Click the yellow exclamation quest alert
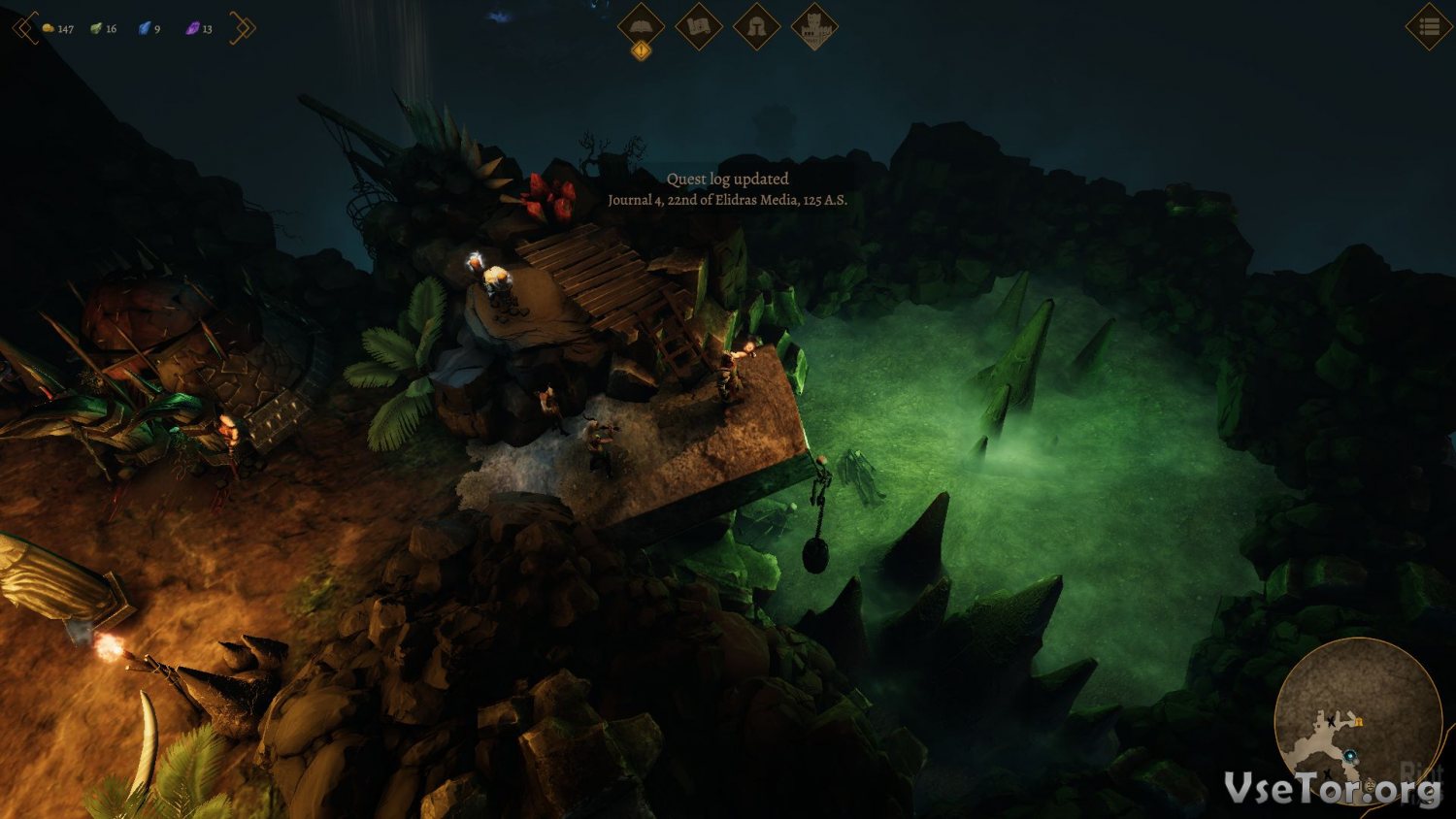 pyautogui.click(x=641, y=51)
